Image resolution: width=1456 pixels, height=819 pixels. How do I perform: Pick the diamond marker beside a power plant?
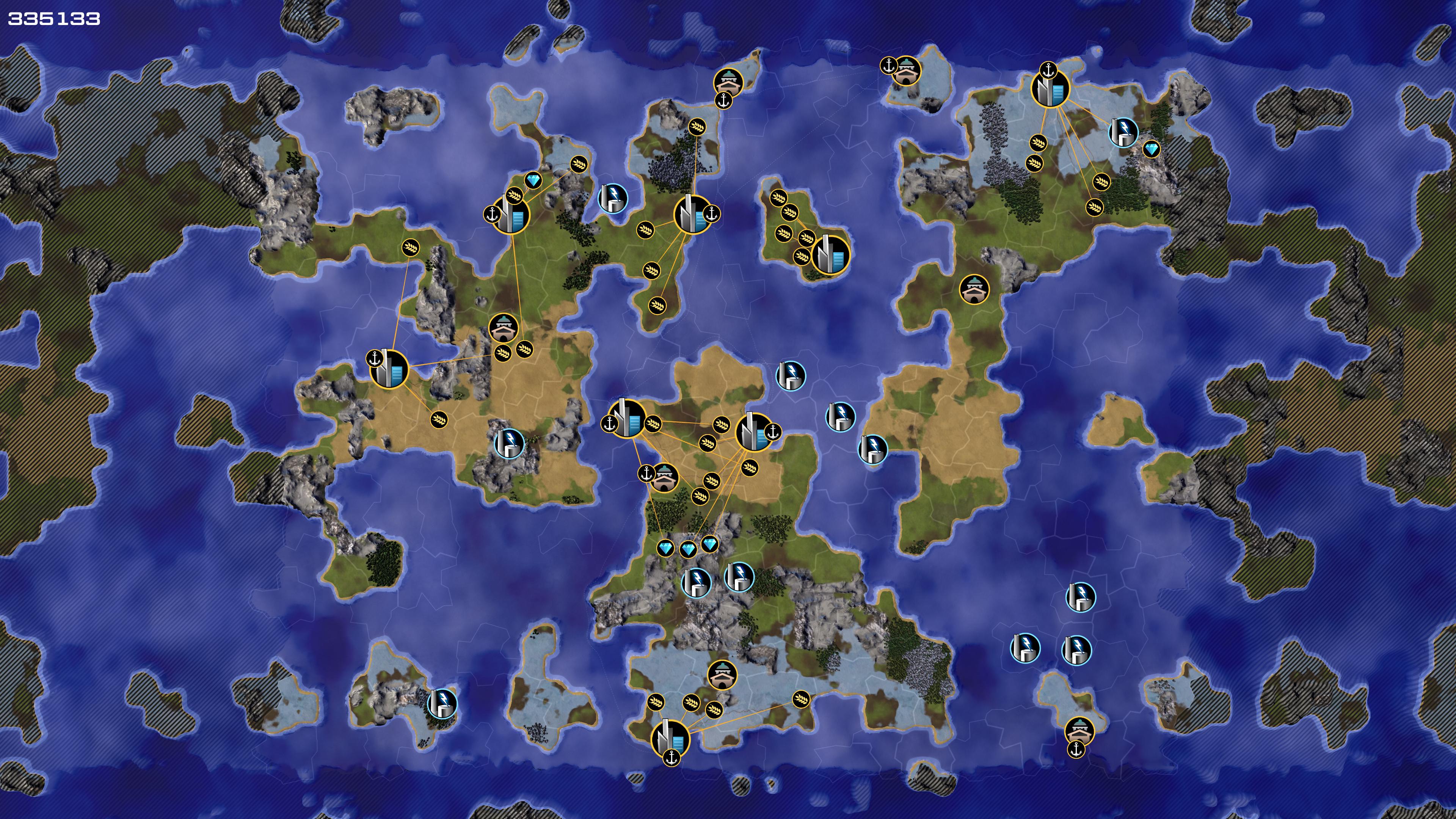point(1152,149)
